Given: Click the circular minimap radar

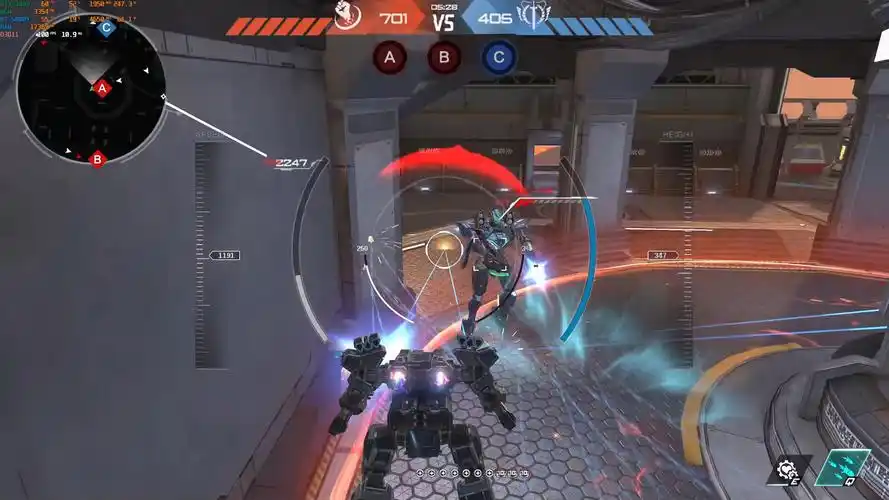Looking at the screenshot, I should (90, 90).
